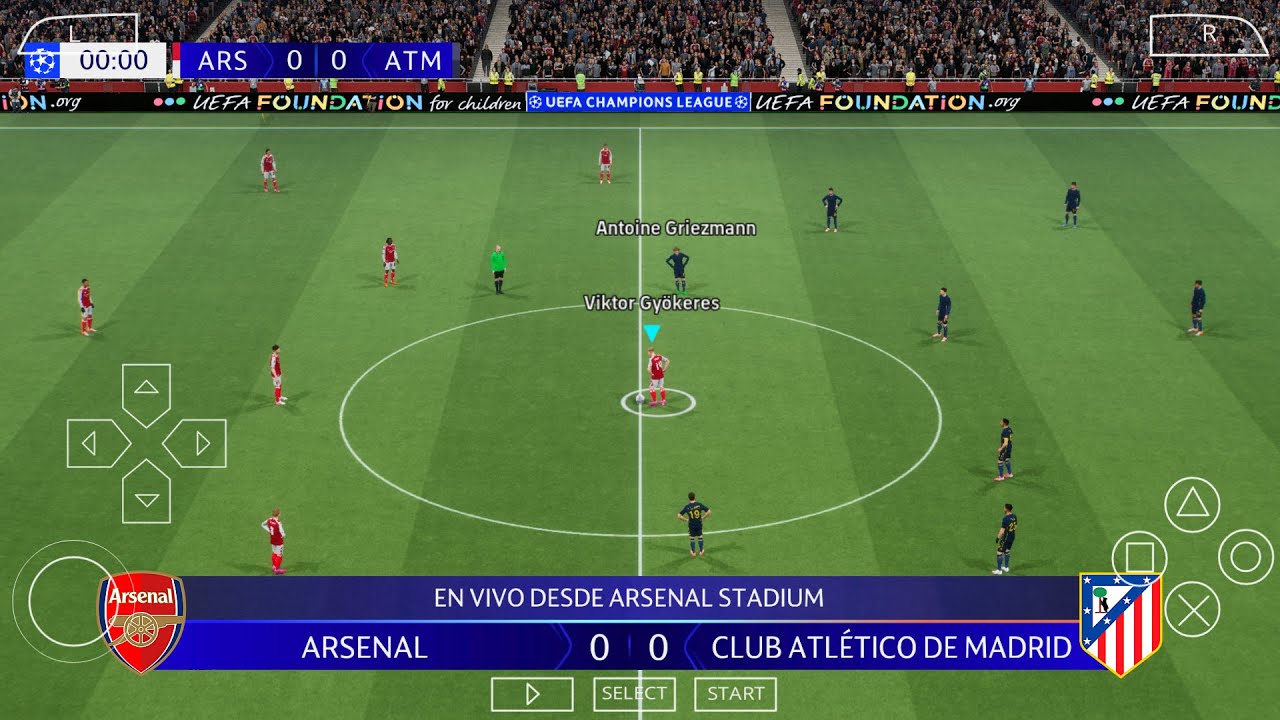Tap the triangle touch button
This screenshot has width=1280, height=720.
pos(1192,504)
